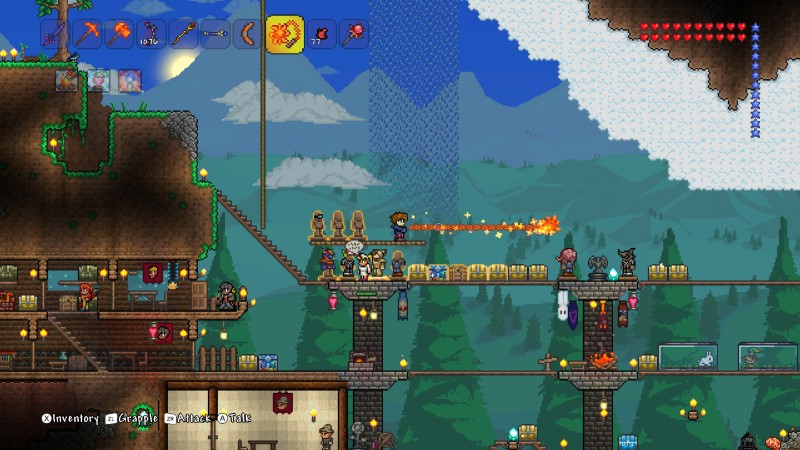
Task: Click the blue-and-pink glowing buff icon
Action: click(x=129, y=80)
